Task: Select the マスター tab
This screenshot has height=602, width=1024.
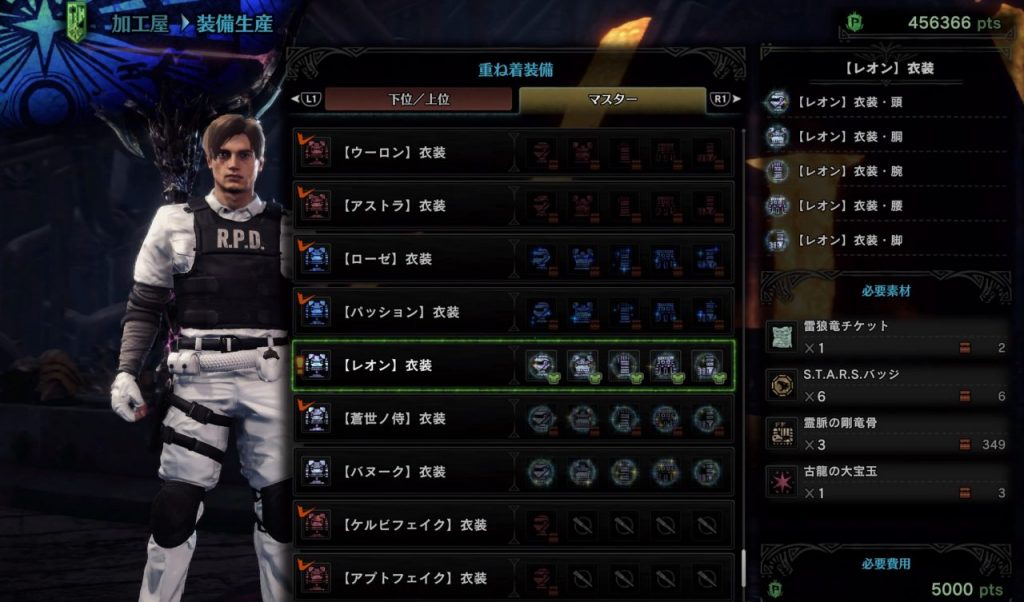Action: [x=612, y=99]
